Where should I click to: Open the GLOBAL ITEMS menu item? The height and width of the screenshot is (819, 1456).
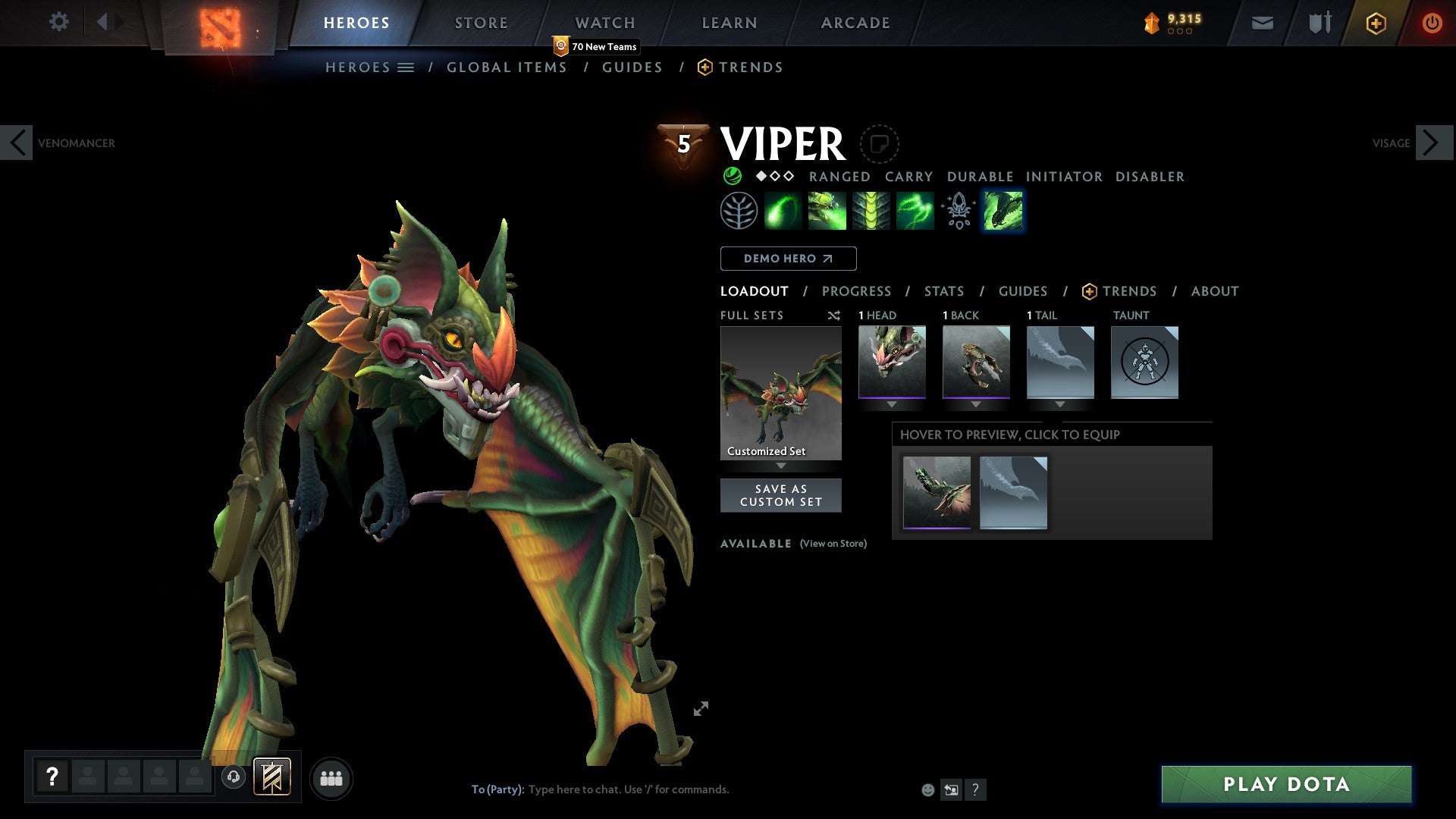point(507,67)
